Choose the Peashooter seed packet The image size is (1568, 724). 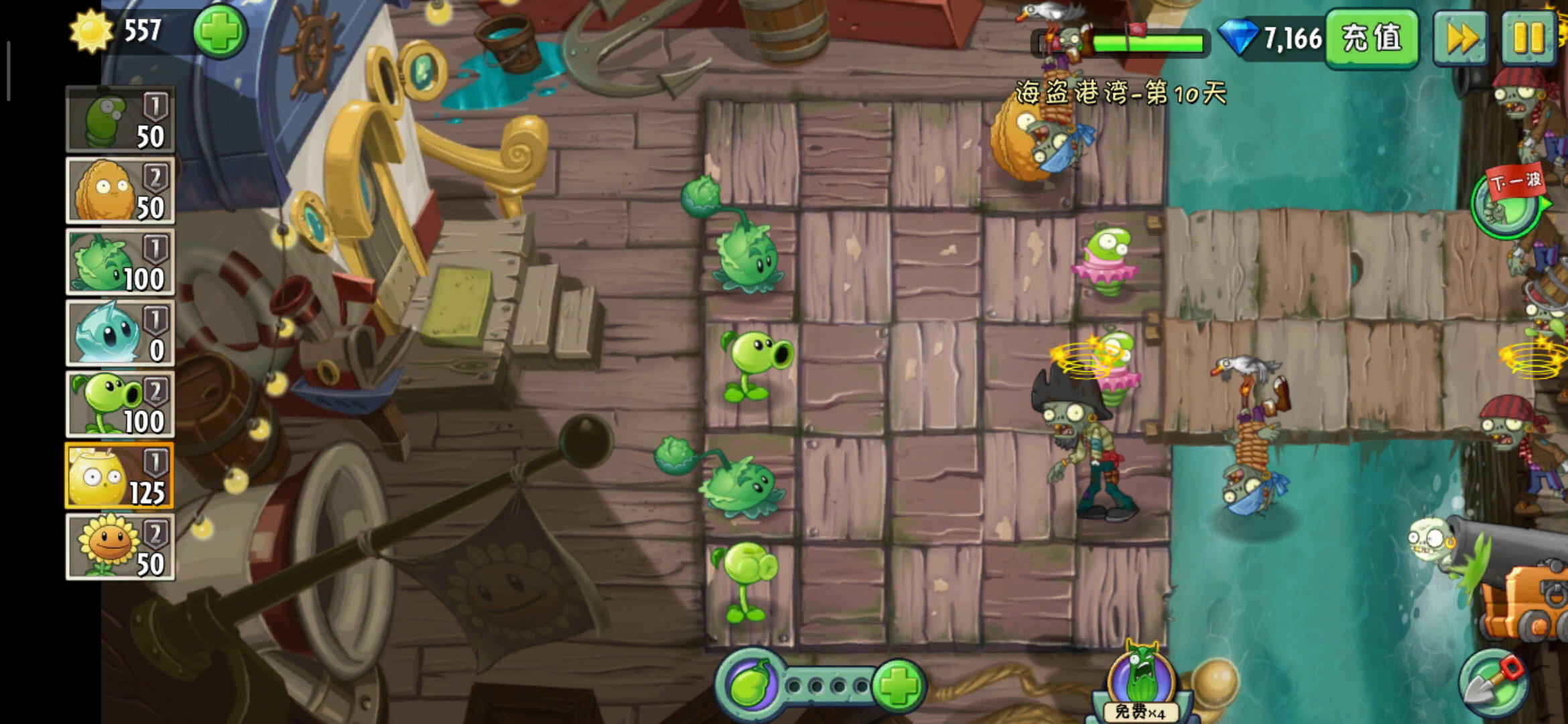[120, 405]
